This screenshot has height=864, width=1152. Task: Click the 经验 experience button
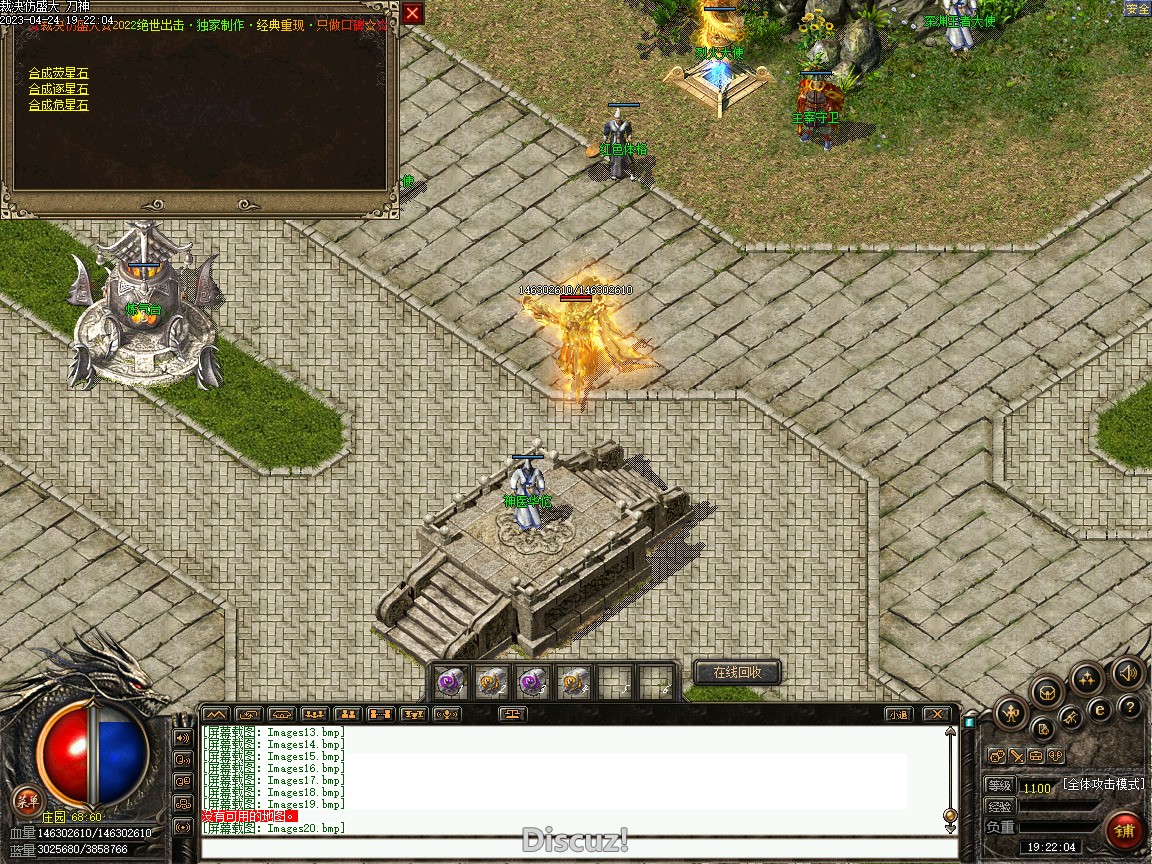[999, 806]
